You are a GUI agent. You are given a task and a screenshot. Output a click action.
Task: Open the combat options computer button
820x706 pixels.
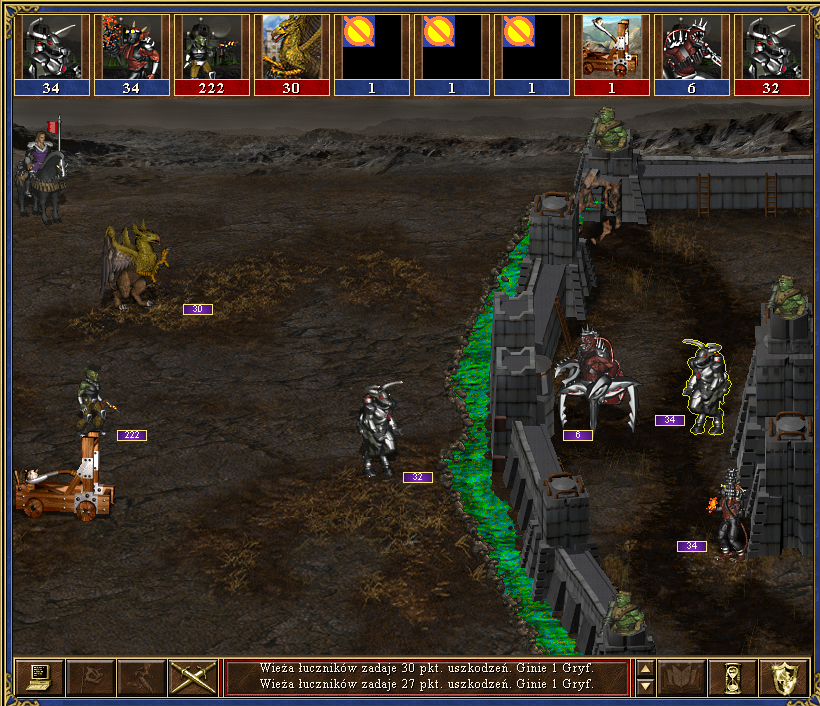39,678
